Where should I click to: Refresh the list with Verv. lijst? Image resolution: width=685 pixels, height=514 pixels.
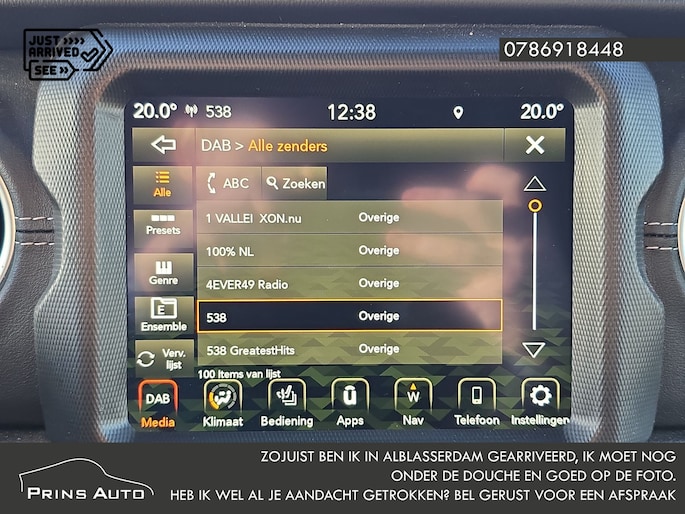pos(162,358)
